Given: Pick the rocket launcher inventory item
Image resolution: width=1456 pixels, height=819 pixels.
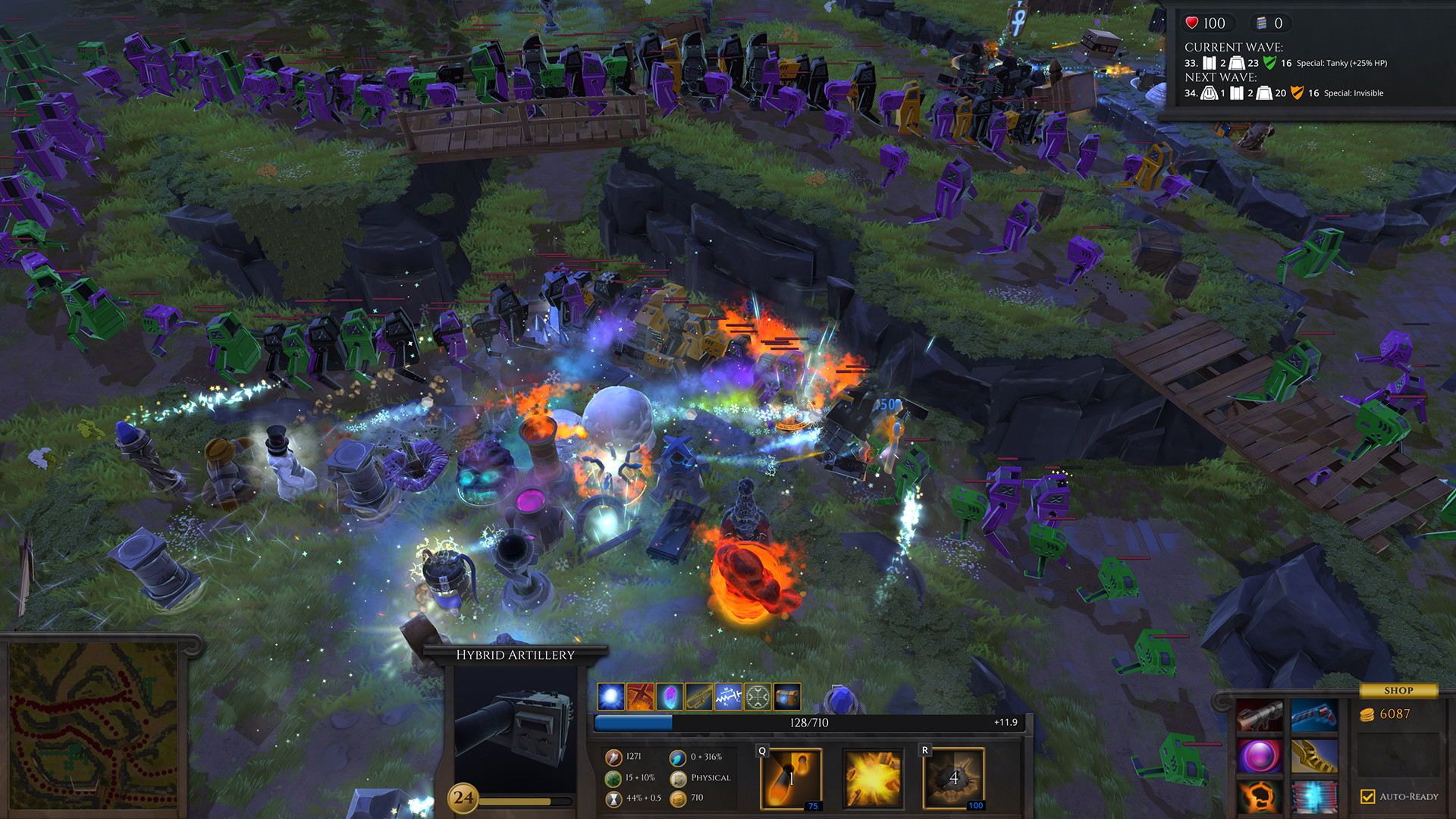Looking at the screenshot, I should (1259, 715).
